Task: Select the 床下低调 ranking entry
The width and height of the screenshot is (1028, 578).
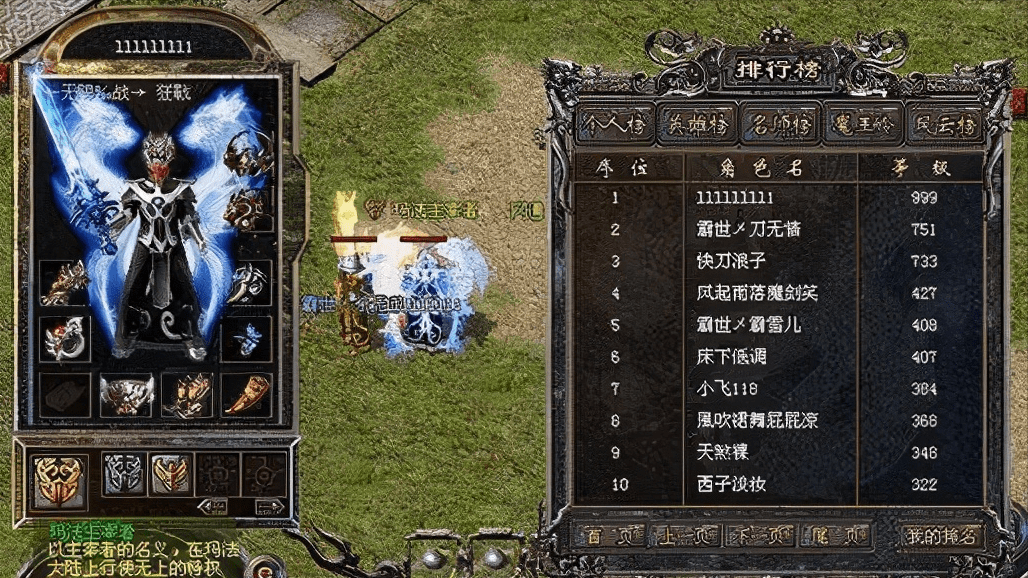Action: click(736, 357)
